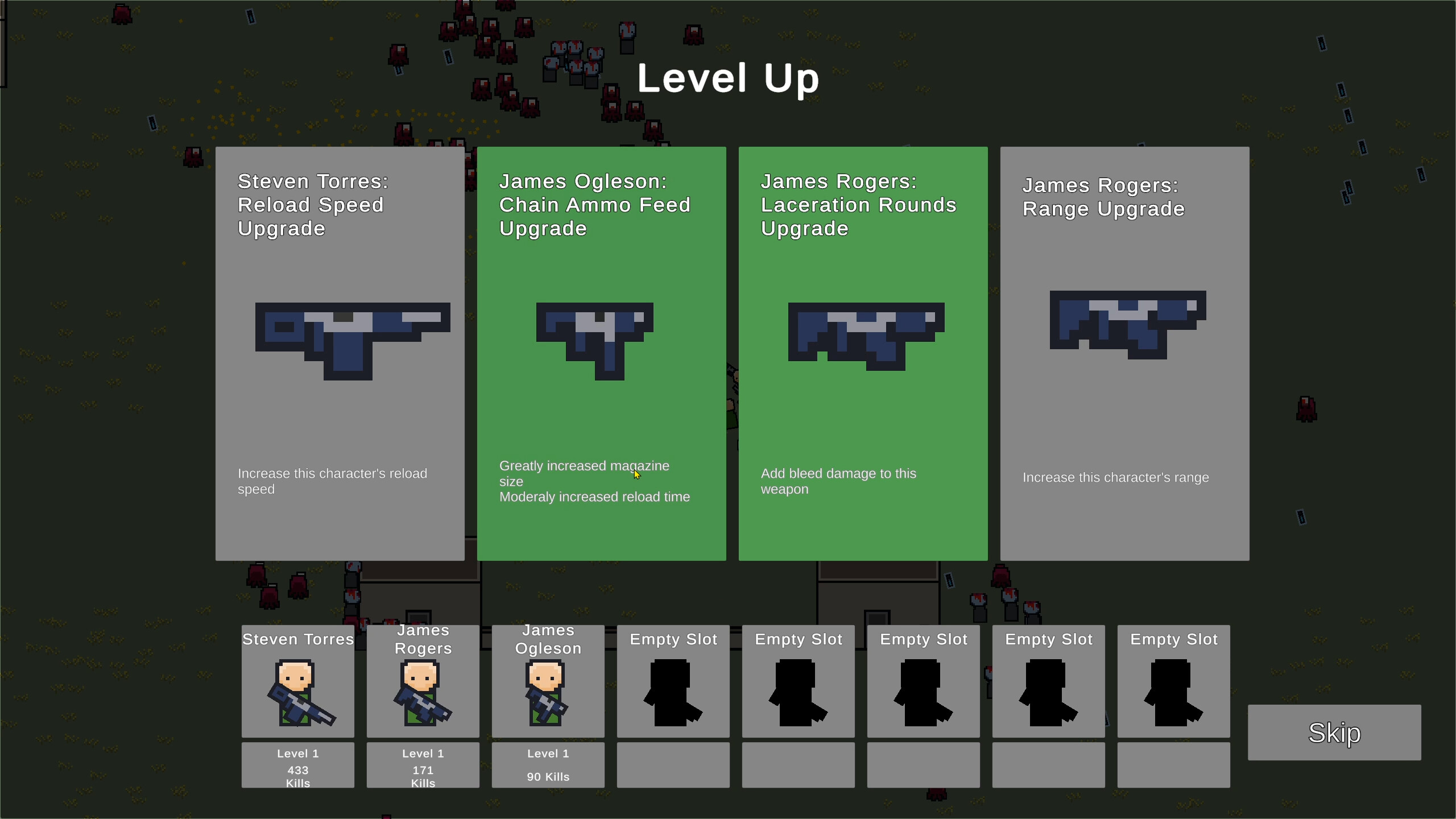Click Steven Torres Level 1 kill counter
The image size is (1456, 819).
297,765
